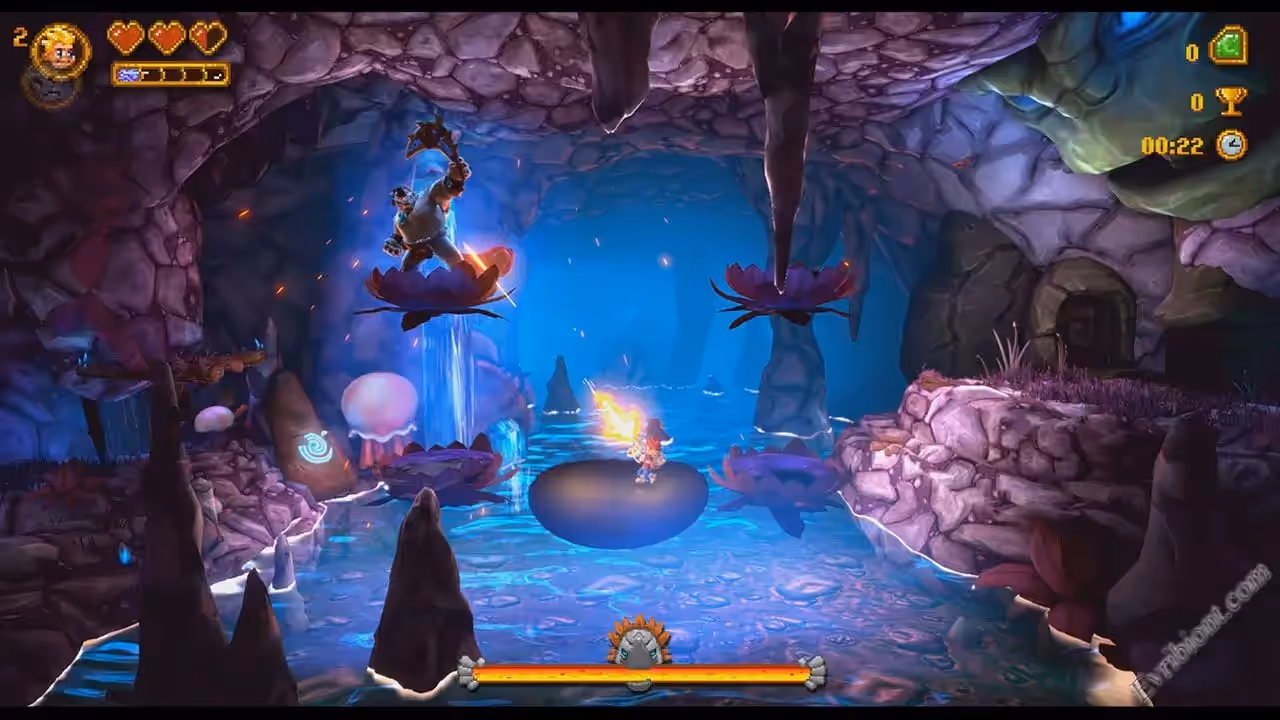Click the clock timer icon
The image size is (1280, 720).
1231,145
